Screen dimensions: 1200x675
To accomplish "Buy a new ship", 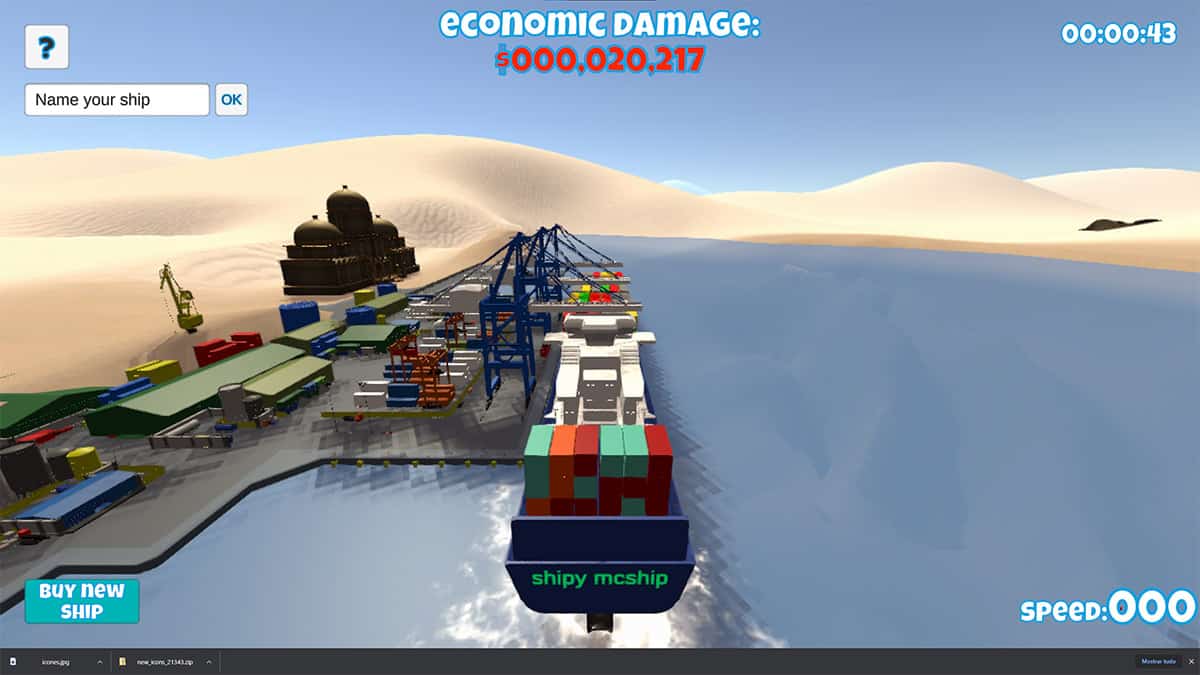I will (x=82, y=601).
